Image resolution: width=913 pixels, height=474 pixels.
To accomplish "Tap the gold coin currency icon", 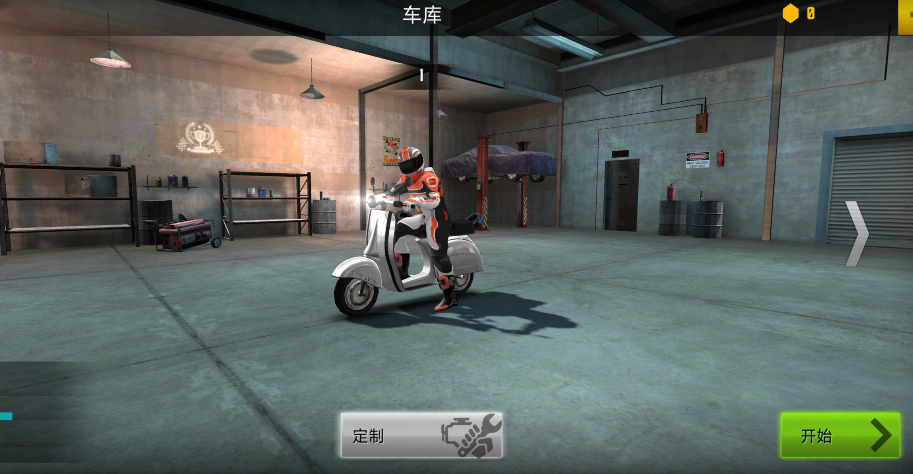I will pos(791,13).
